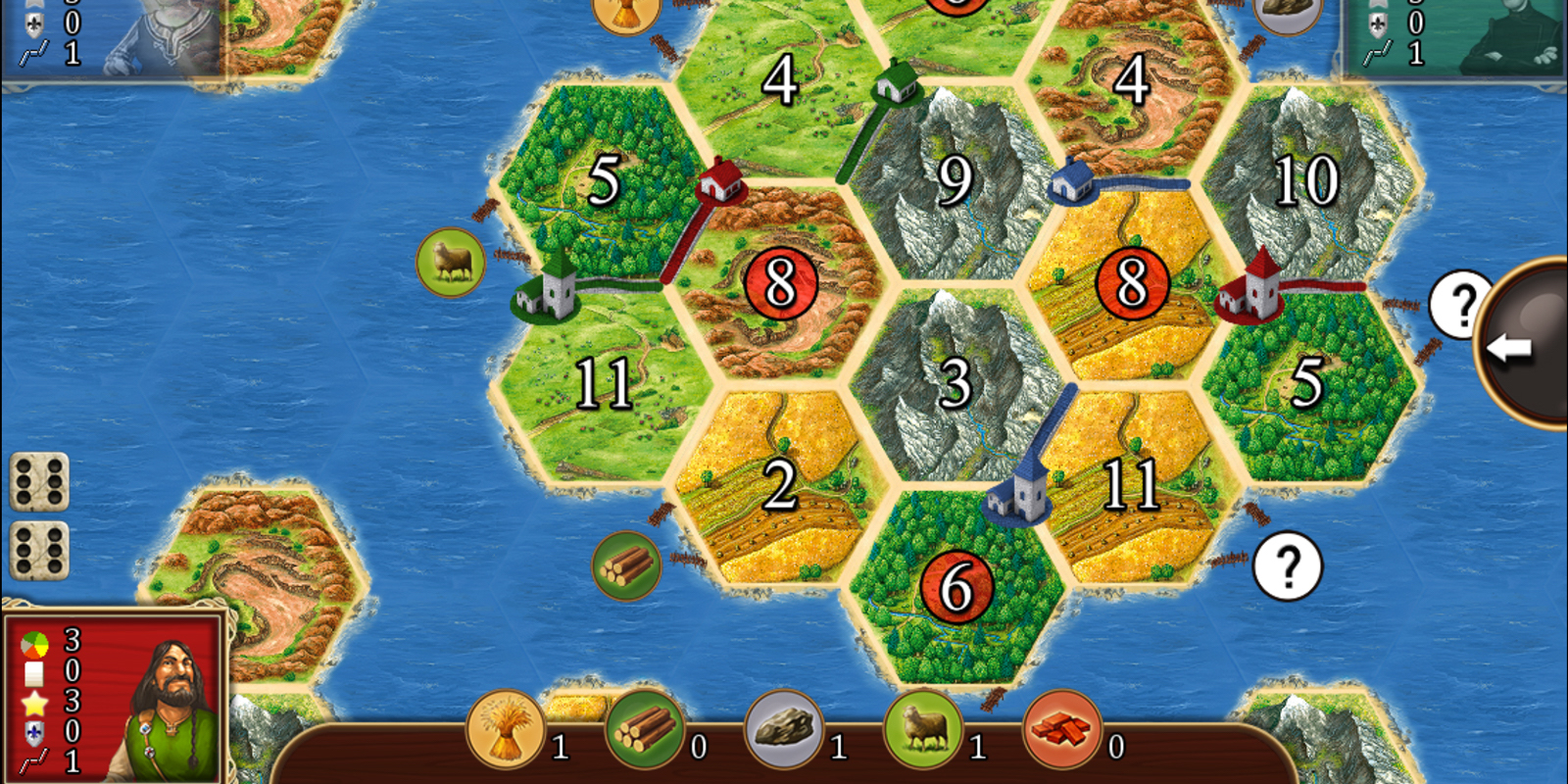Image resolution: width=1568 pixels, height=784 pixels.
Task: Select the ore resource icon in bottom bar
Action: tap(784, 732)
